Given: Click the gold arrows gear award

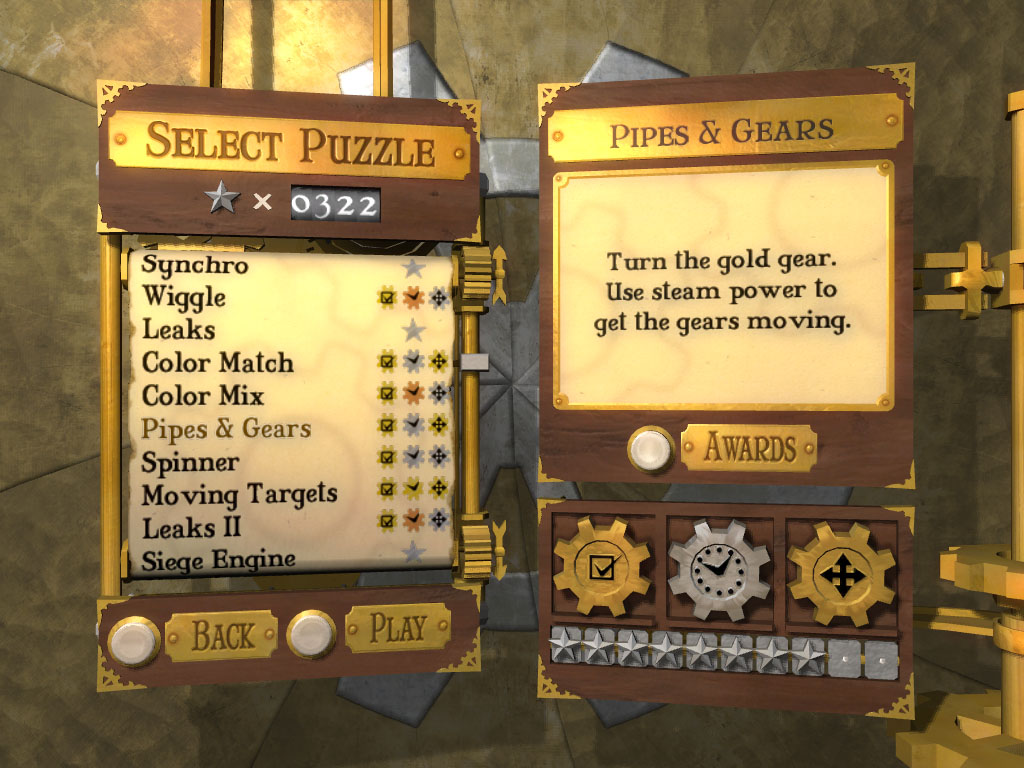Looking at the screenshot, I should click(841, 572).
